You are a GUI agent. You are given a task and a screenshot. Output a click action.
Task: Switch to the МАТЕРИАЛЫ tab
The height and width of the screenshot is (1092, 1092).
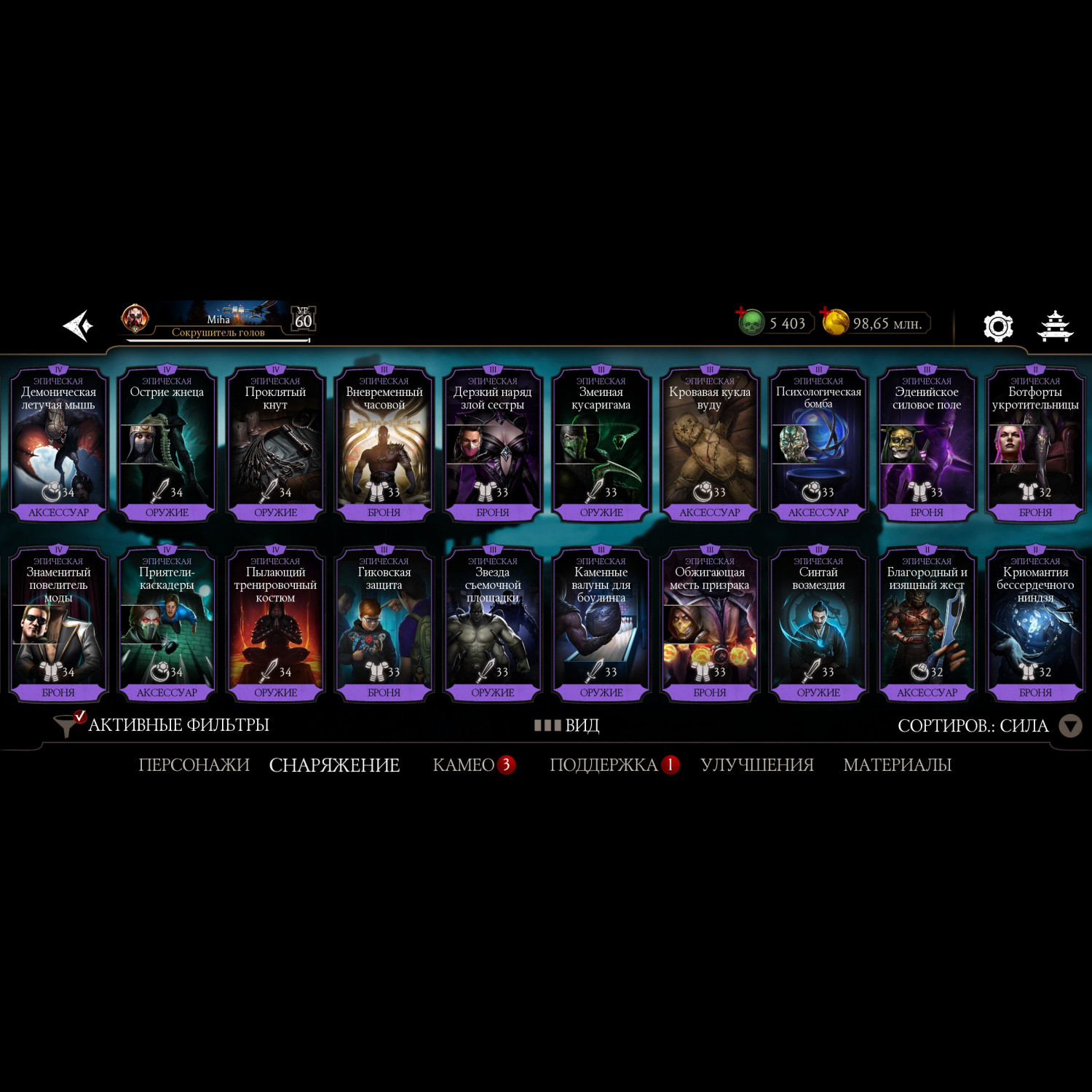(897, 765)
